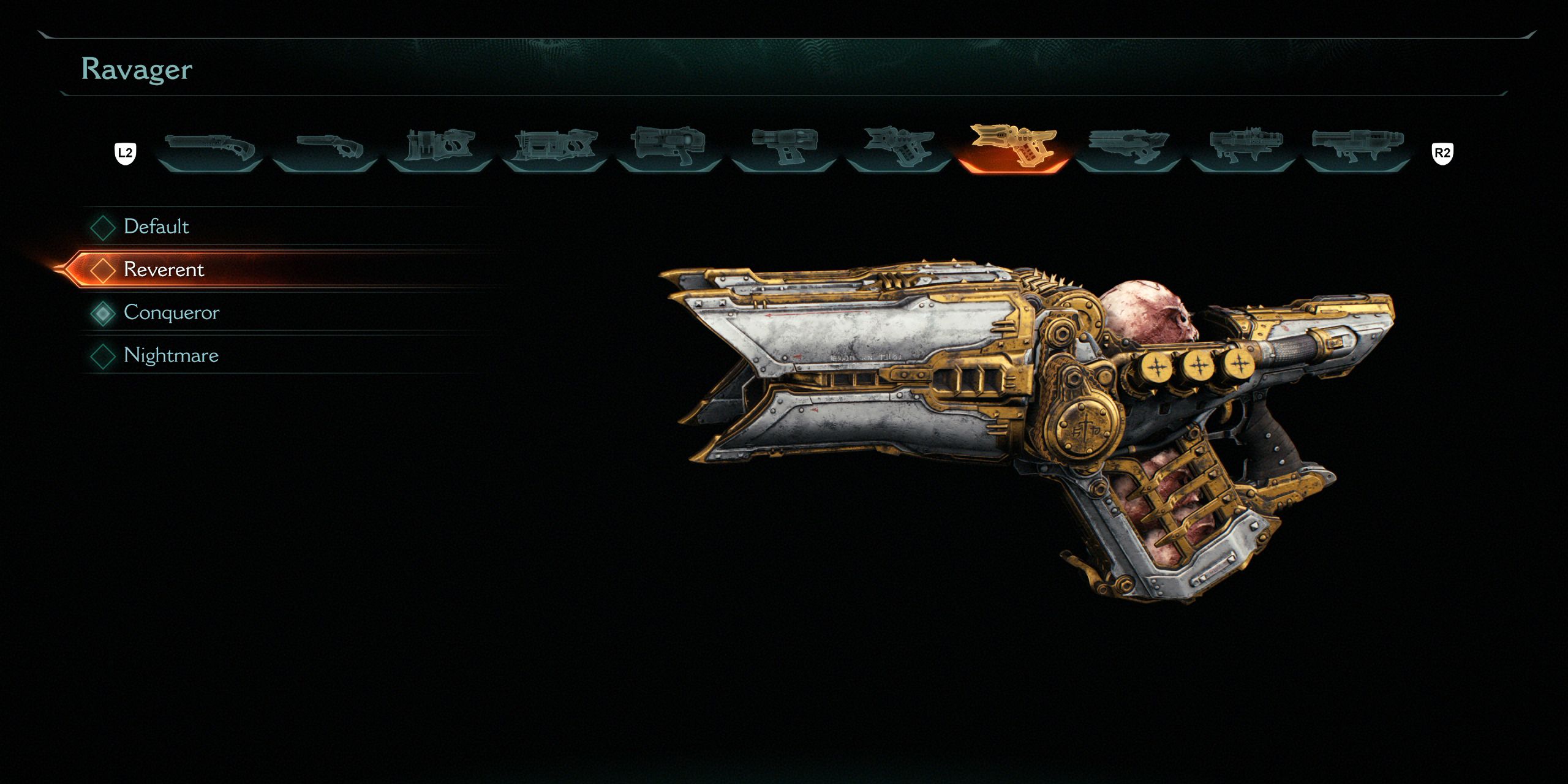Select the Default skin option
The width and height of the screenshot is (1568, 784).
click(156, 227)
